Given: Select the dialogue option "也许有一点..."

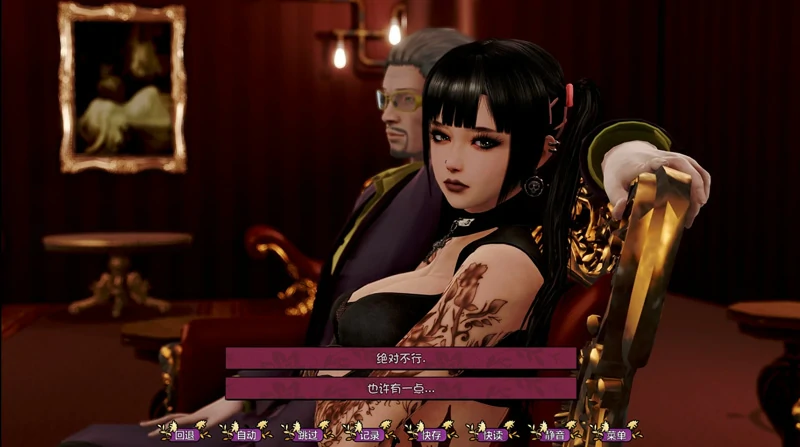Looking at the screenshot, I should 400,387.
